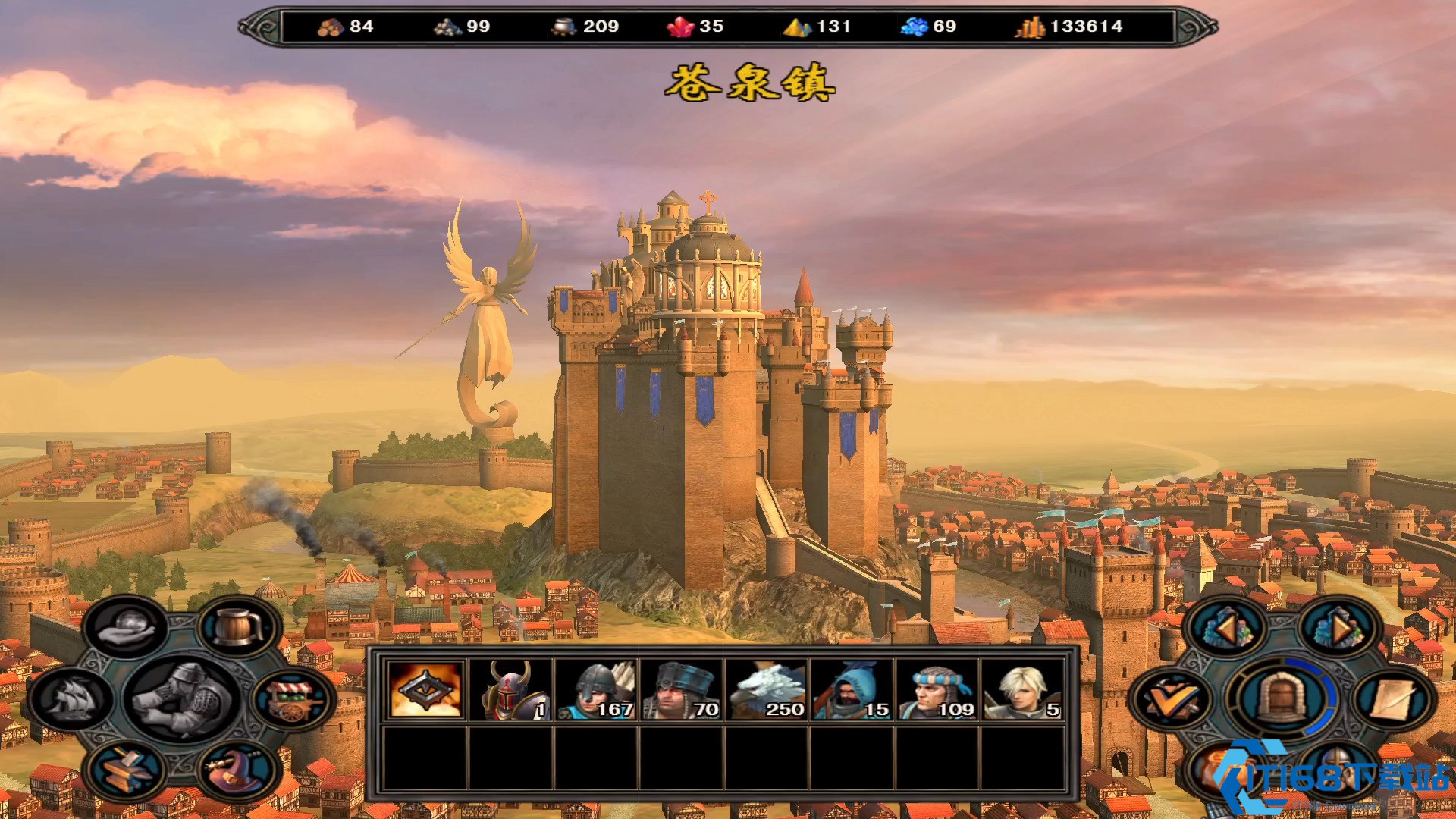Select the blonde unit stack of 5
Viewport: 1456px width, 819px height.
click(x=1022, y=689)
